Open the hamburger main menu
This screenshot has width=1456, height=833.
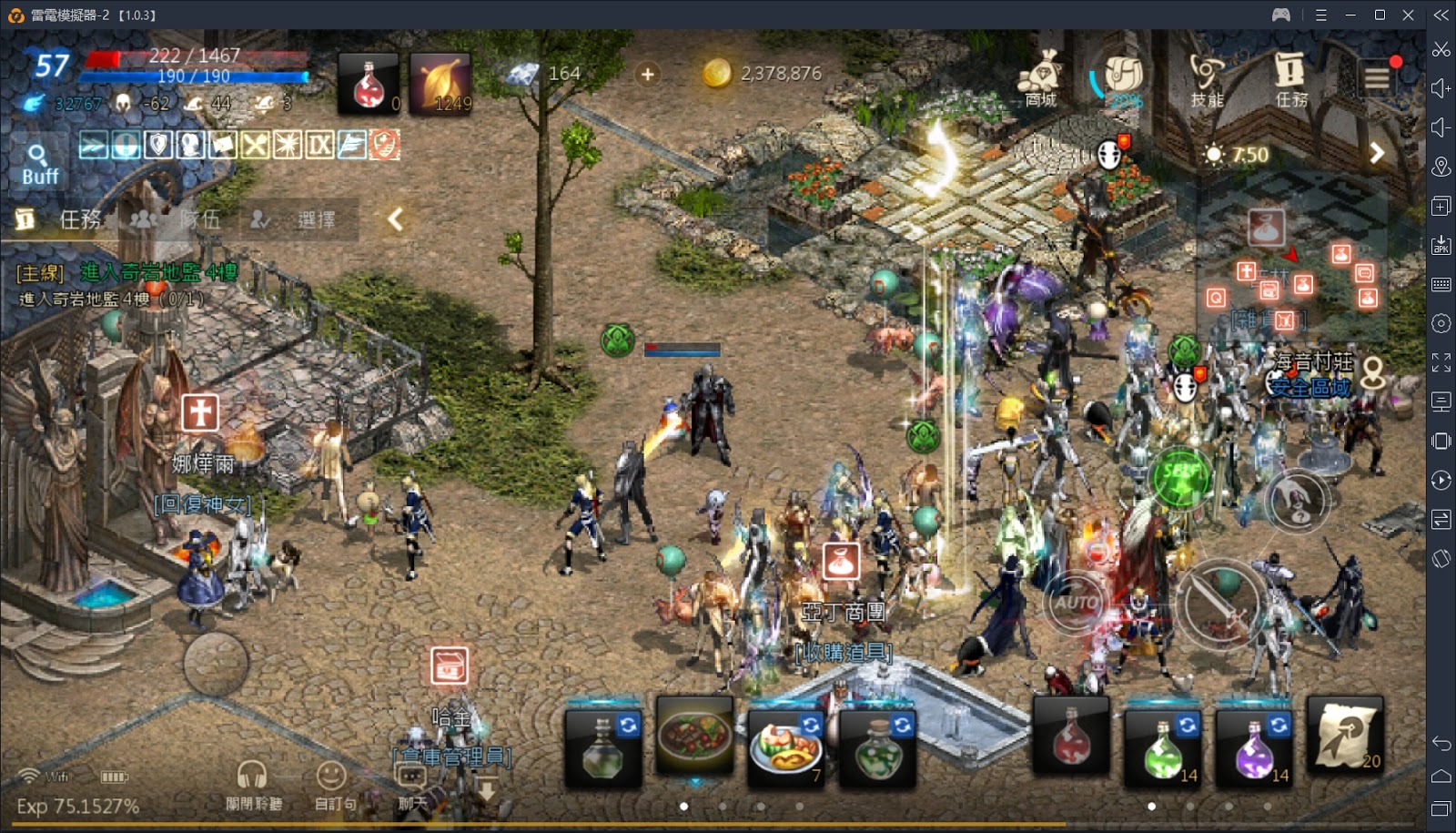pos(1377,79)
